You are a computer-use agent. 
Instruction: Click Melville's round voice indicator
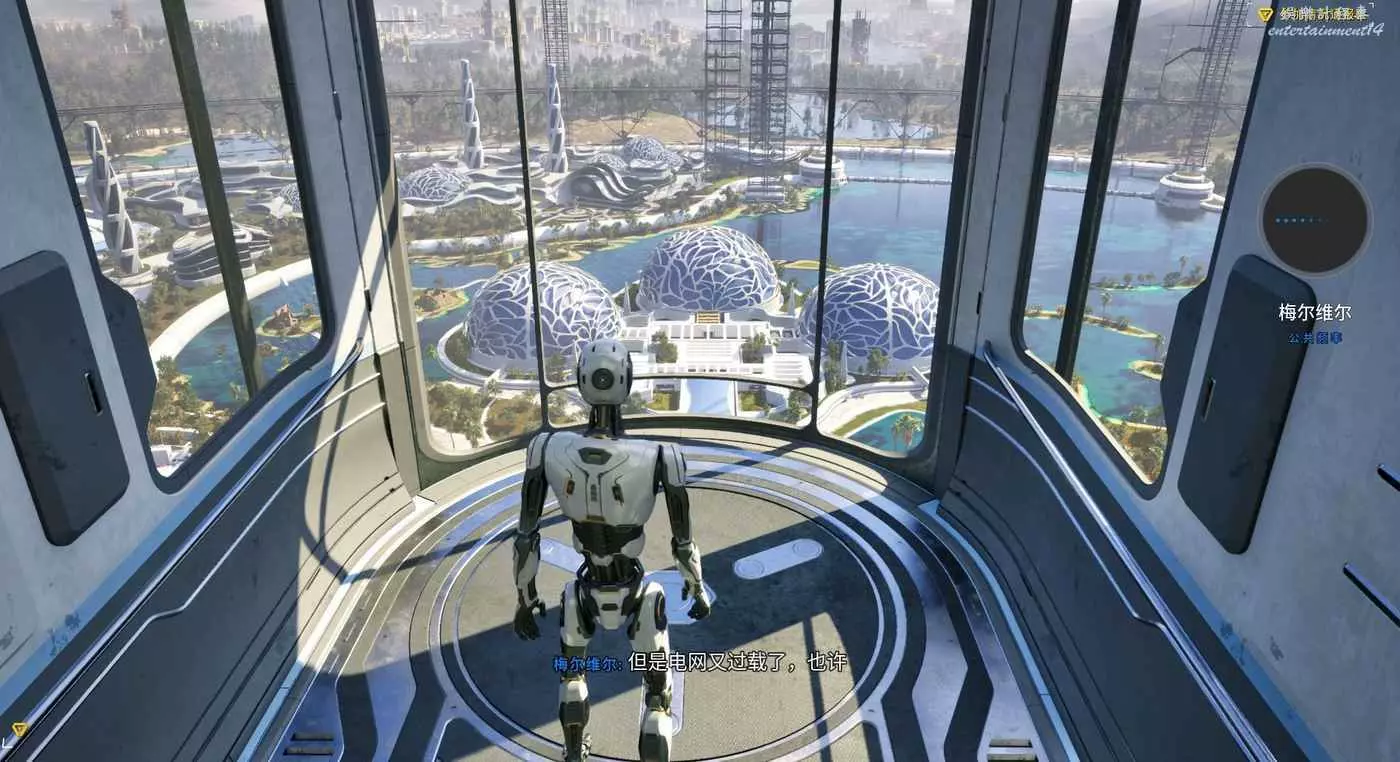coord(1314,220)
